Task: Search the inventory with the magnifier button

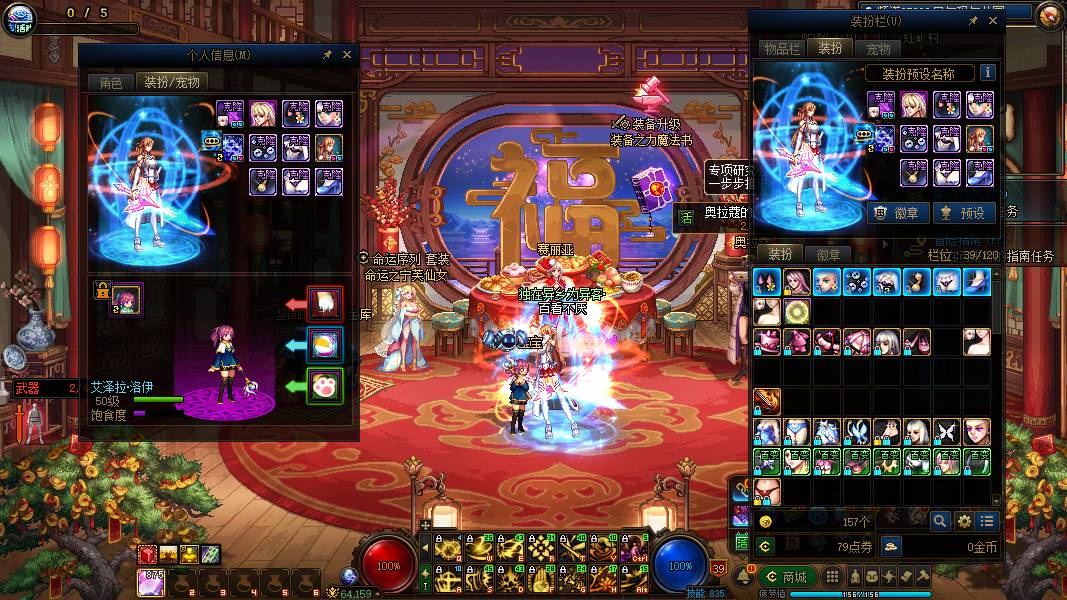Action: (x=940, y=521)
